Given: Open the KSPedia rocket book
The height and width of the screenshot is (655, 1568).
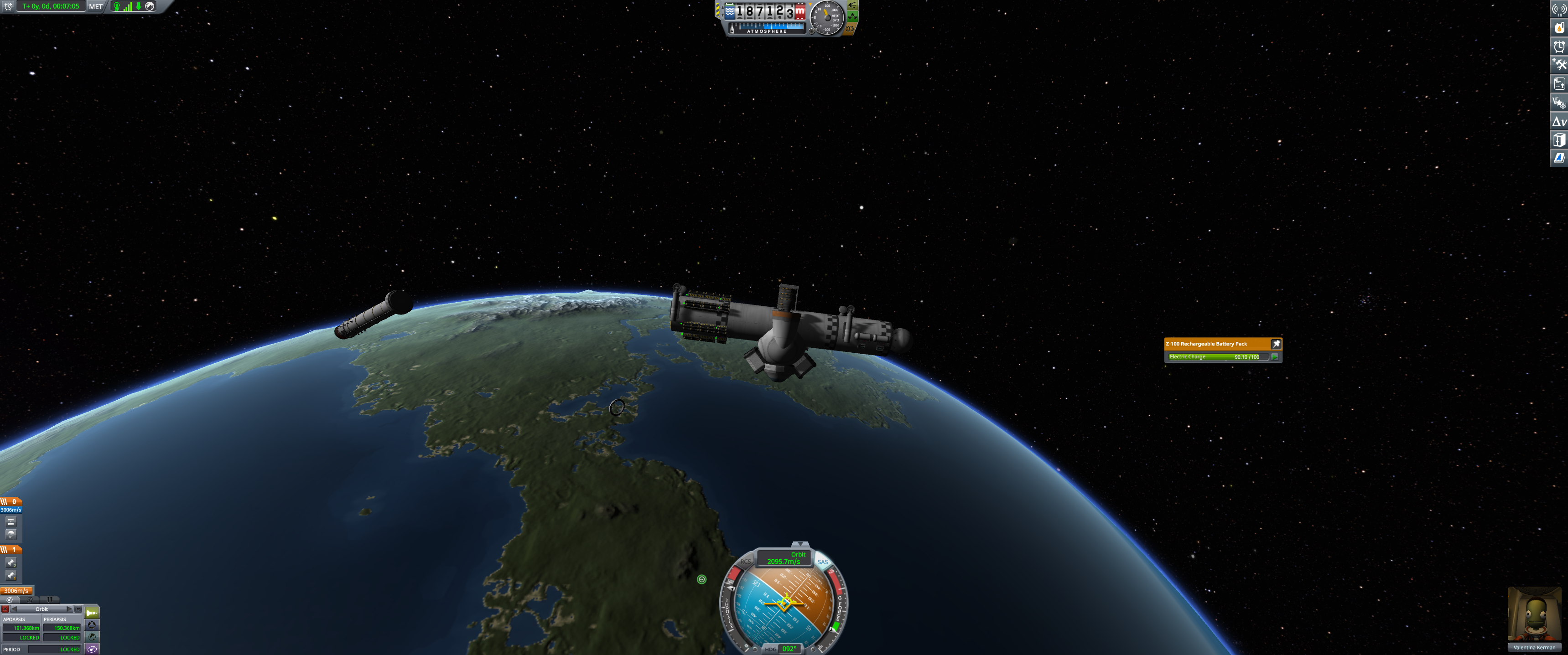Looking at the screenshot, I should 1559,158.
